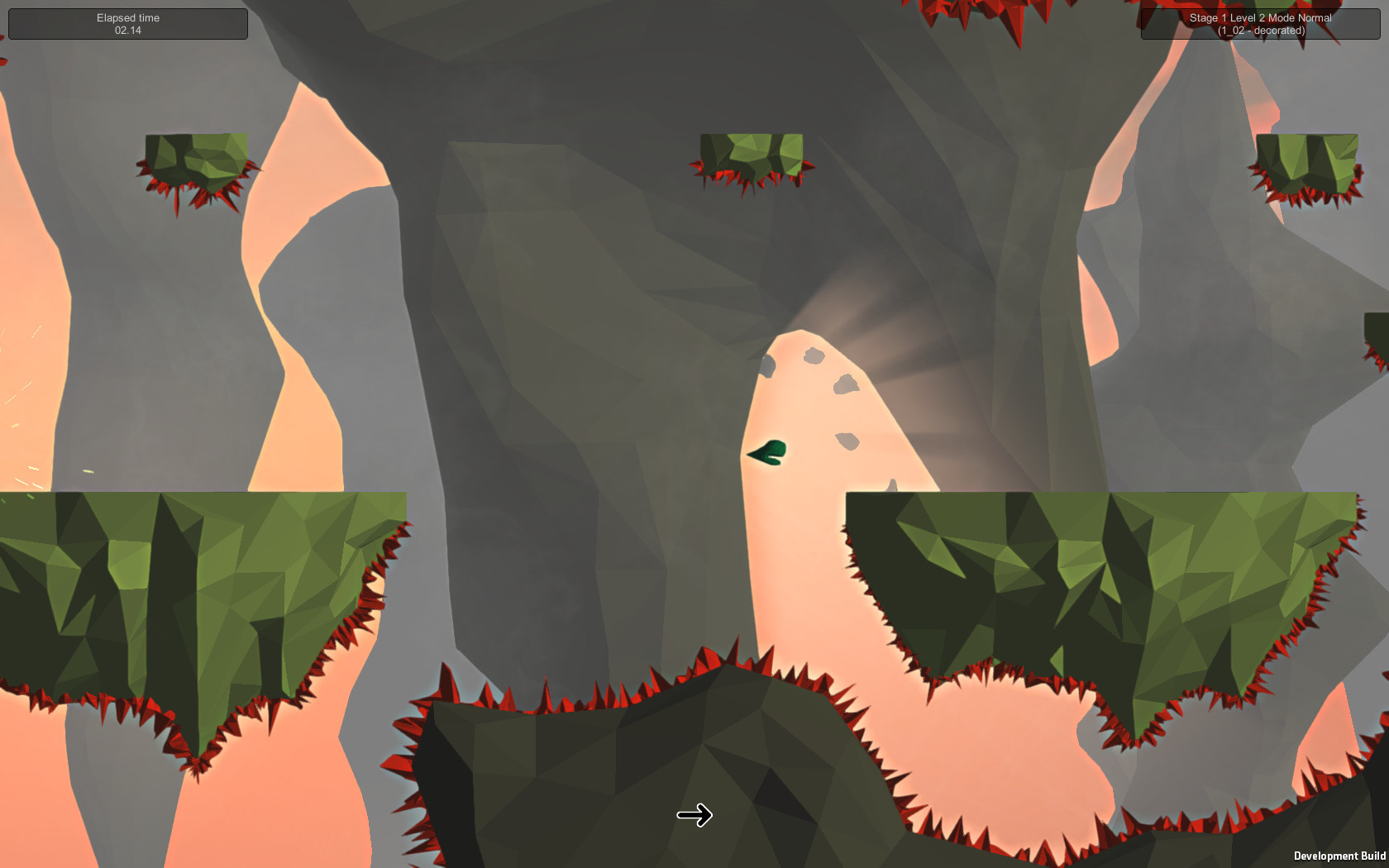Viewport: 1389px width, 868px height.
Task: Toggle the Elapsed time display panel
Action: (x=127, y=23)
